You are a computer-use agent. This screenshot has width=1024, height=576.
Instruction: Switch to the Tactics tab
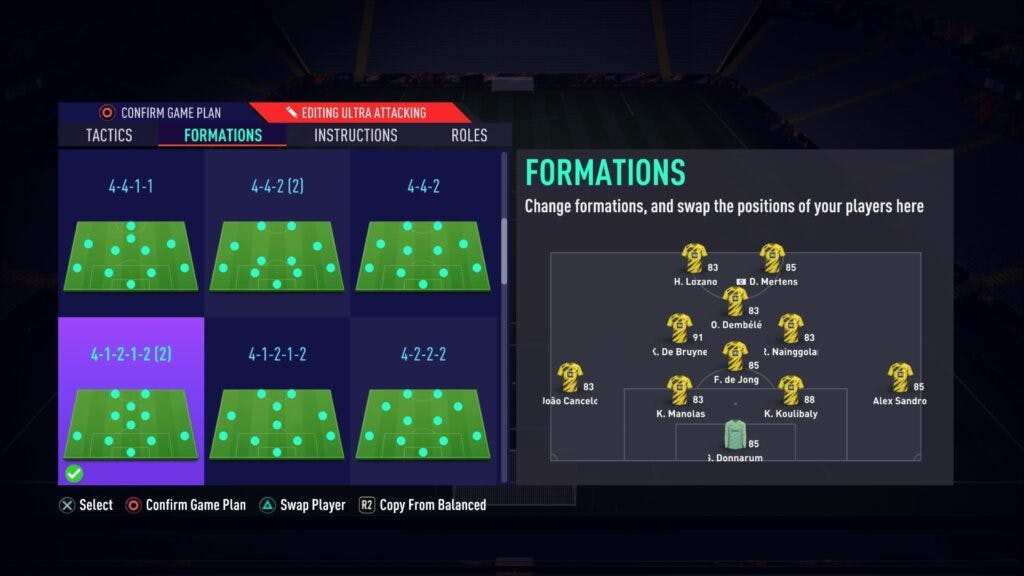[x=109, y=135]
